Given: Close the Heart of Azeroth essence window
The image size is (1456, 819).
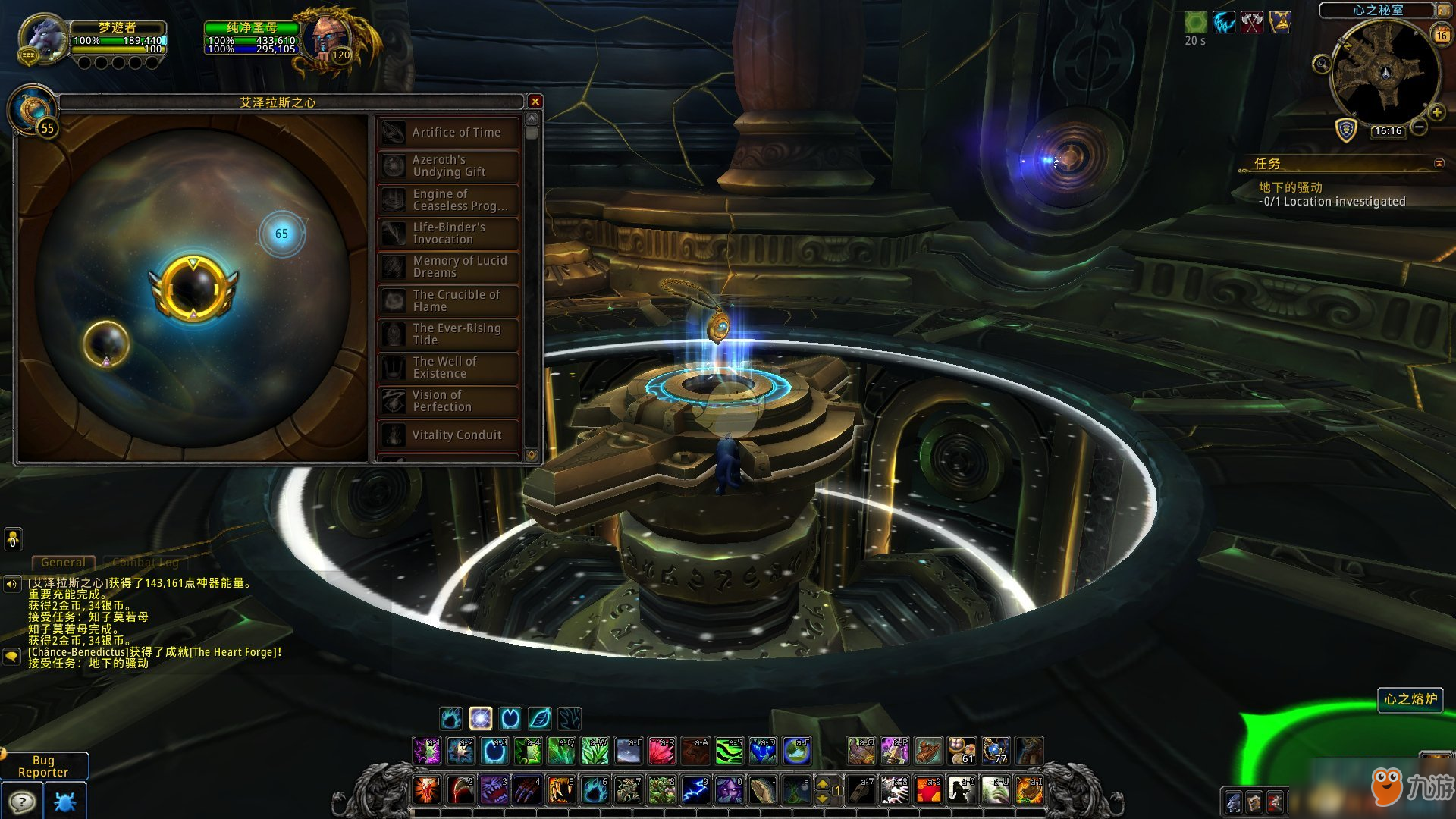Looking at the screenshot, I should (x=535, y=102).
